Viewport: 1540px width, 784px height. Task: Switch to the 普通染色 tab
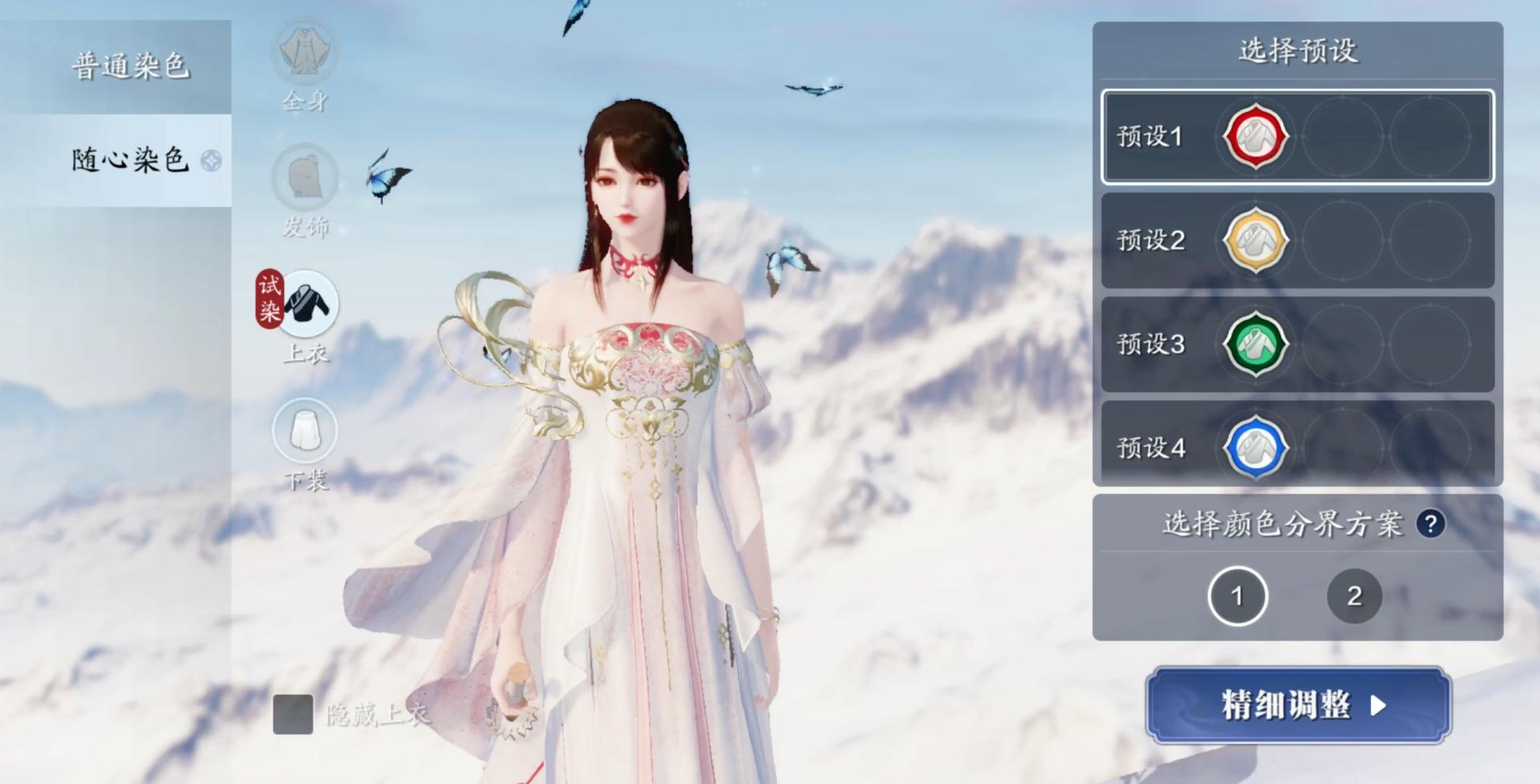click(130, 66)
